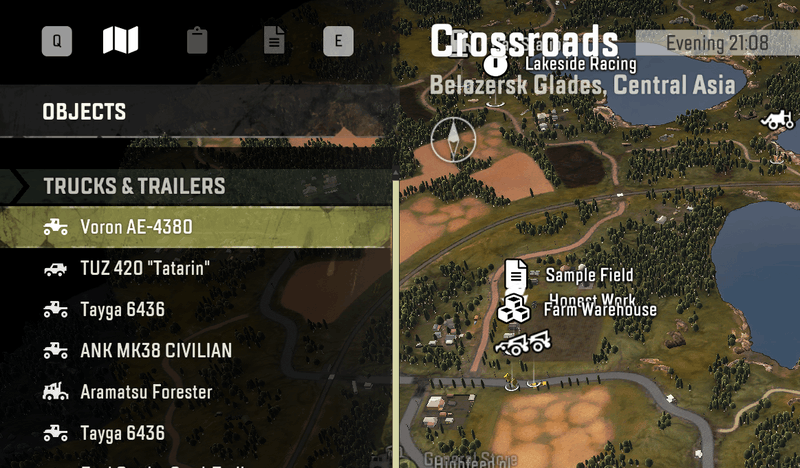The image size is (800, 468).
Task: Select the Voron AE-4380 truck
Action: [x=136, y=227]
